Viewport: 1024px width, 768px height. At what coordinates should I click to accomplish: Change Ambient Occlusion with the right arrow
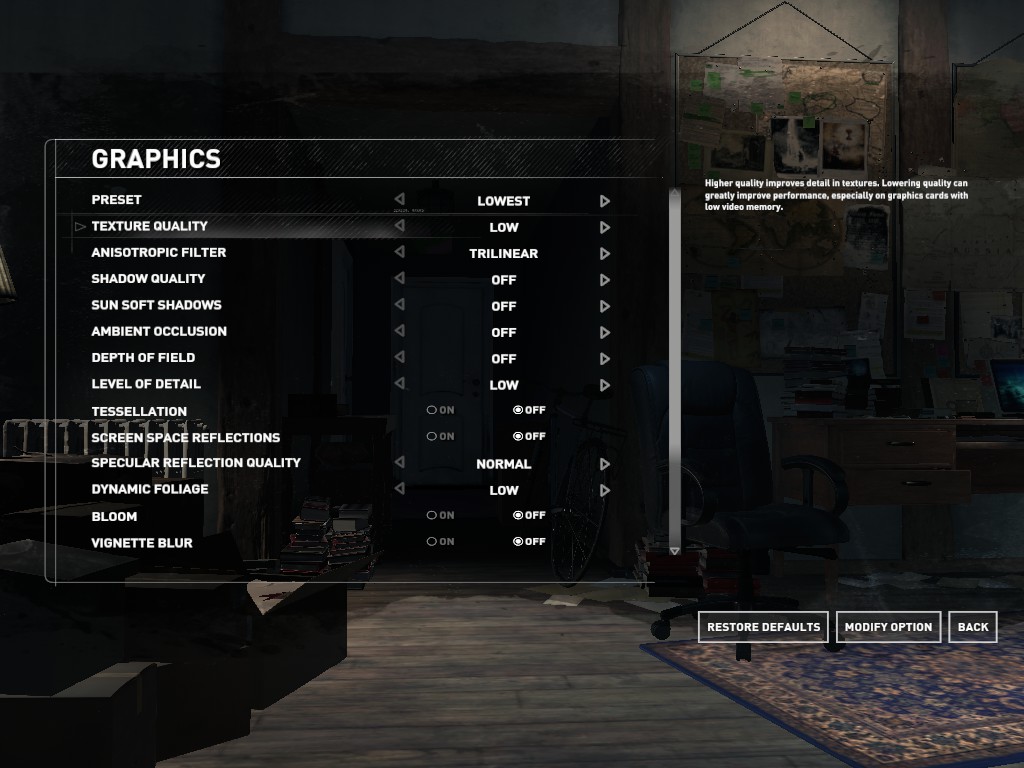click(x=605, y=332)
